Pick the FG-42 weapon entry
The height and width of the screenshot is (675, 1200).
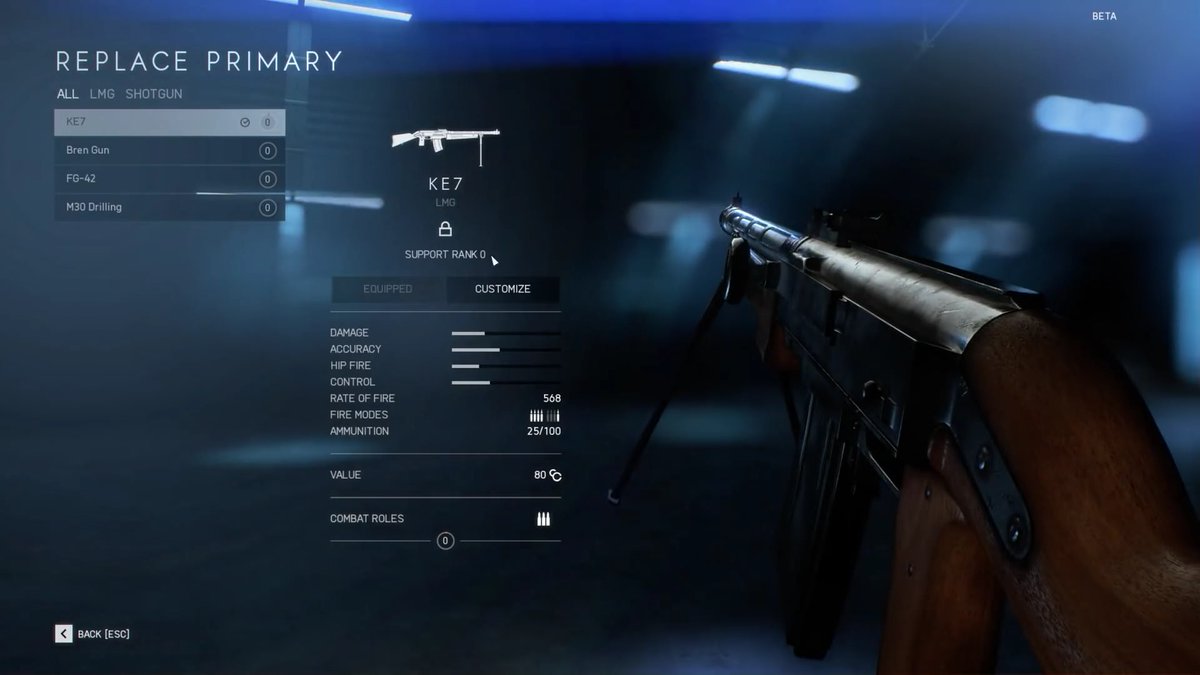(x=168, y=179)
